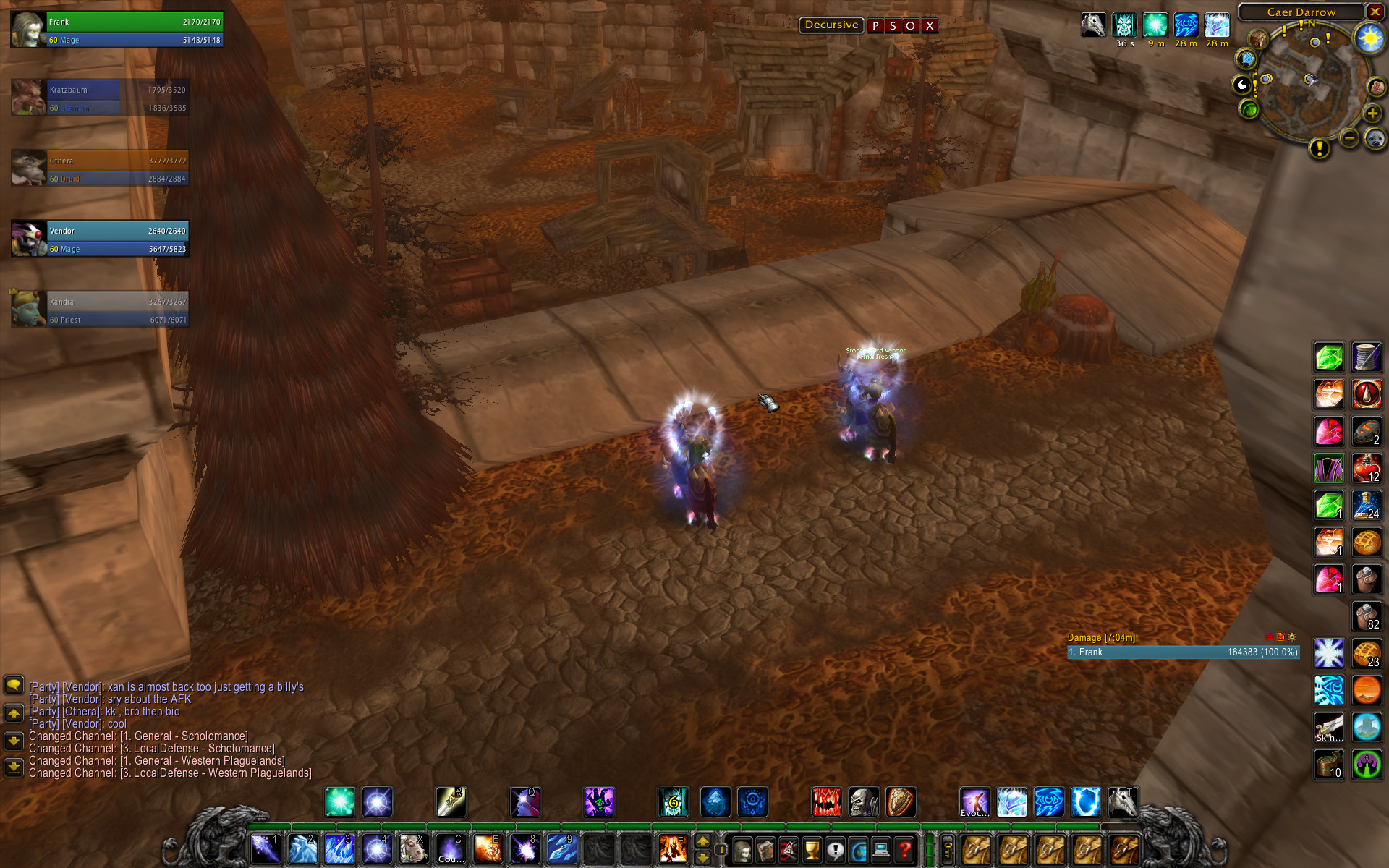Close the Caer Darrow minimap header
This screenshot has height=868, width=1389.
click(x=1375, y=12)
